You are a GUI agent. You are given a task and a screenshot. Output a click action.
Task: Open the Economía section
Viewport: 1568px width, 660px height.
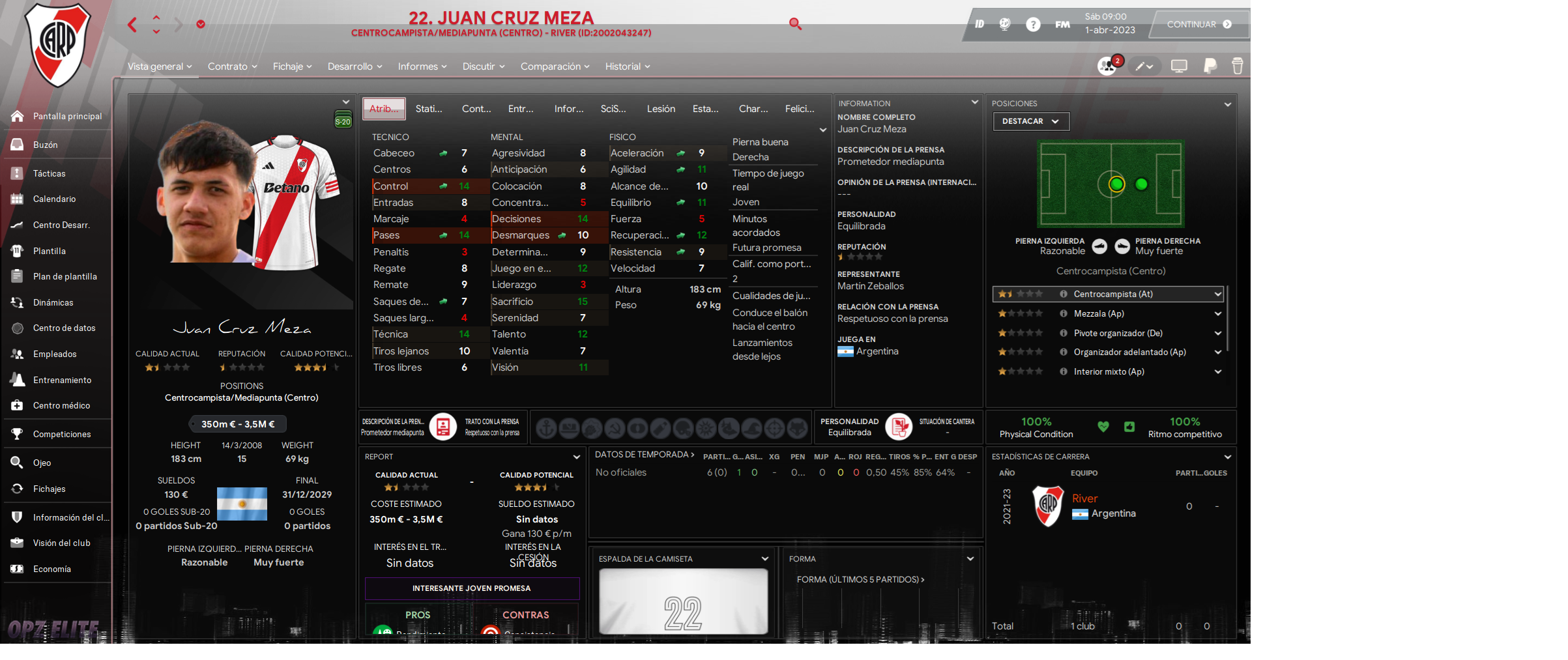point(52,569)
